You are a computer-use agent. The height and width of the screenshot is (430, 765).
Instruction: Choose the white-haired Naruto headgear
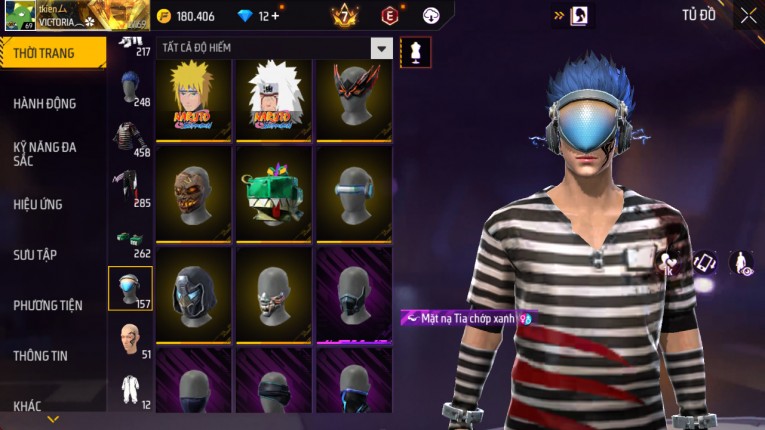[273, 98]
